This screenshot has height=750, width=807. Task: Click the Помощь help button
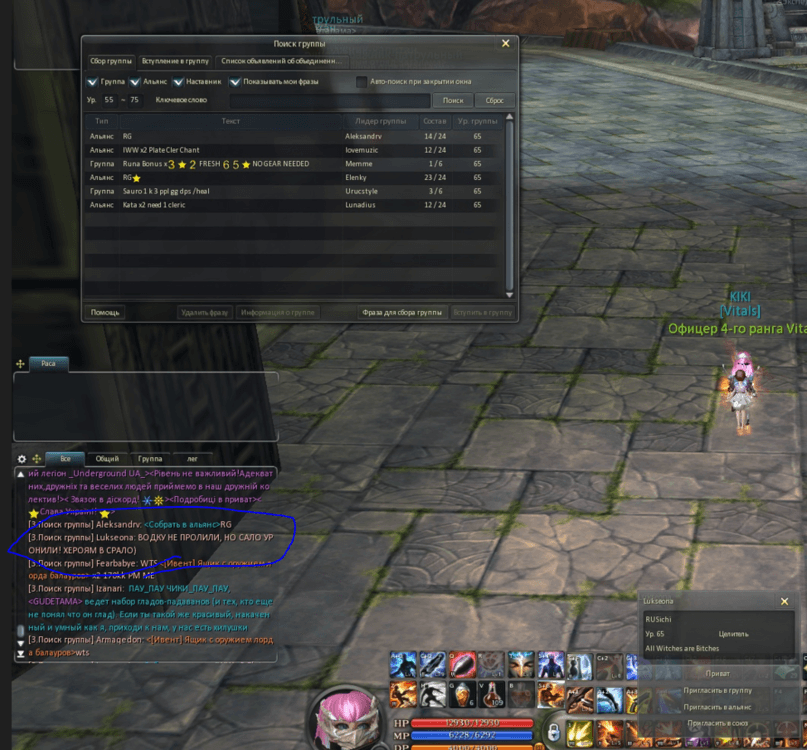pyautogui.click(x=105, y=313)
